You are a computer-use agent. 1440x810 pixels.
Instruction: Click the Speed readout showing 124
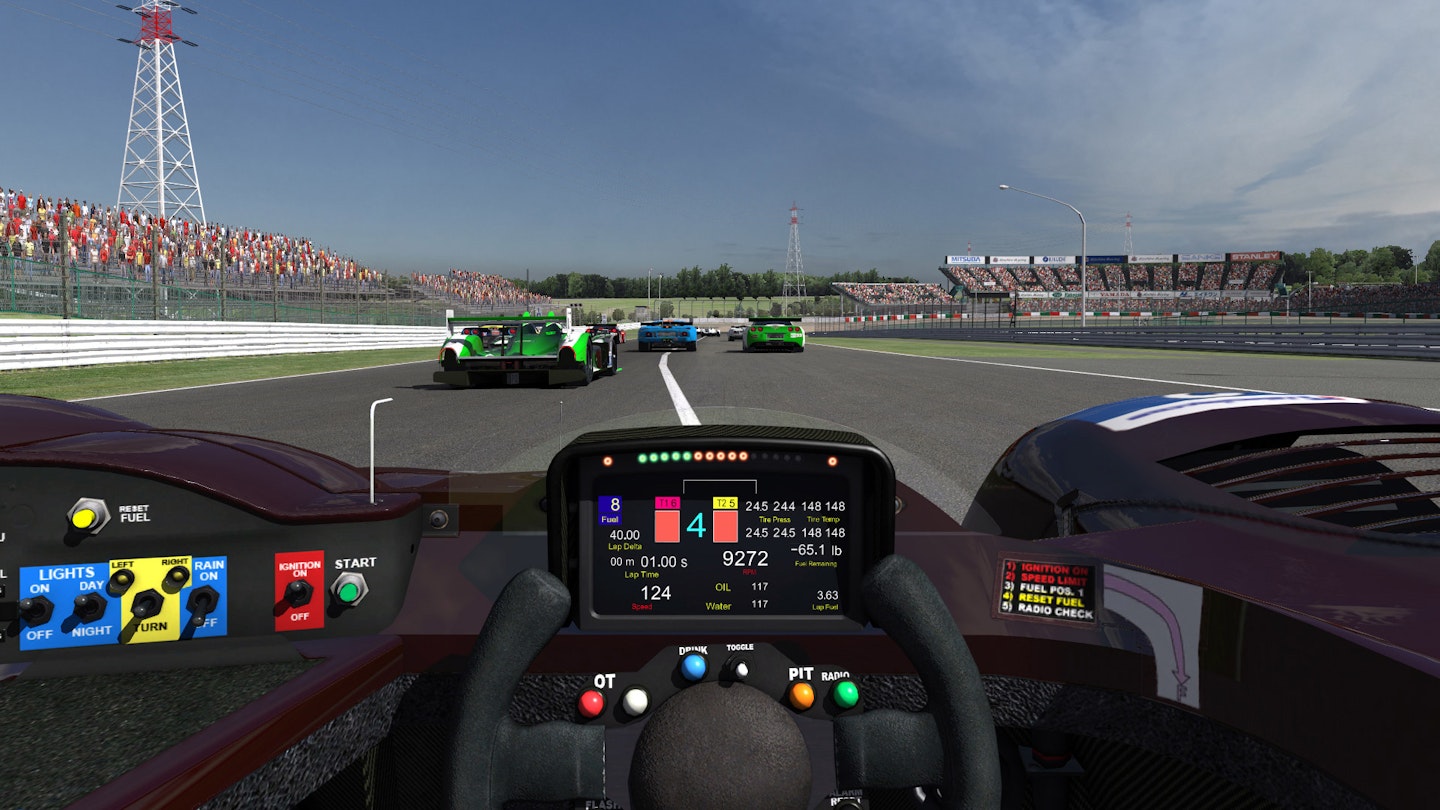(x=656, y=593)
